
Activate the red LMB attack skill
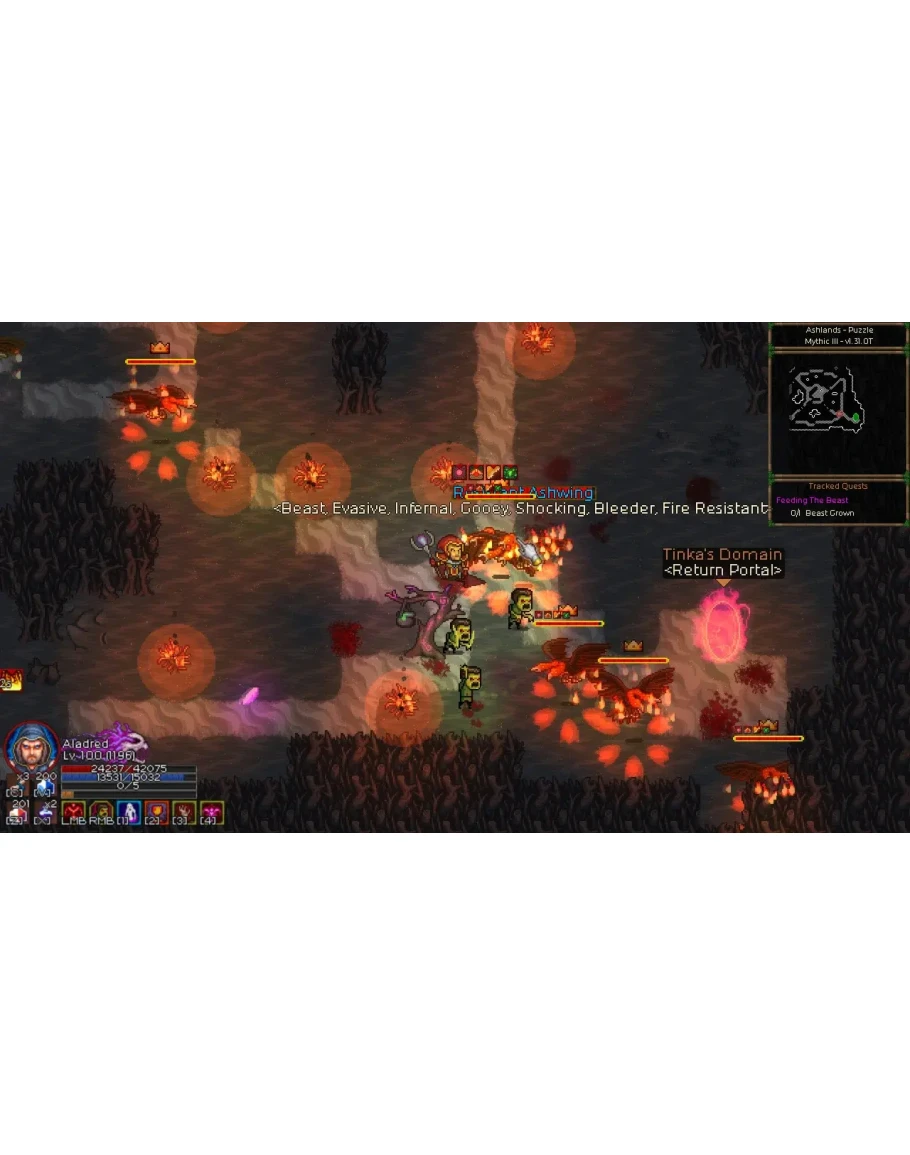tap(73, 811)
